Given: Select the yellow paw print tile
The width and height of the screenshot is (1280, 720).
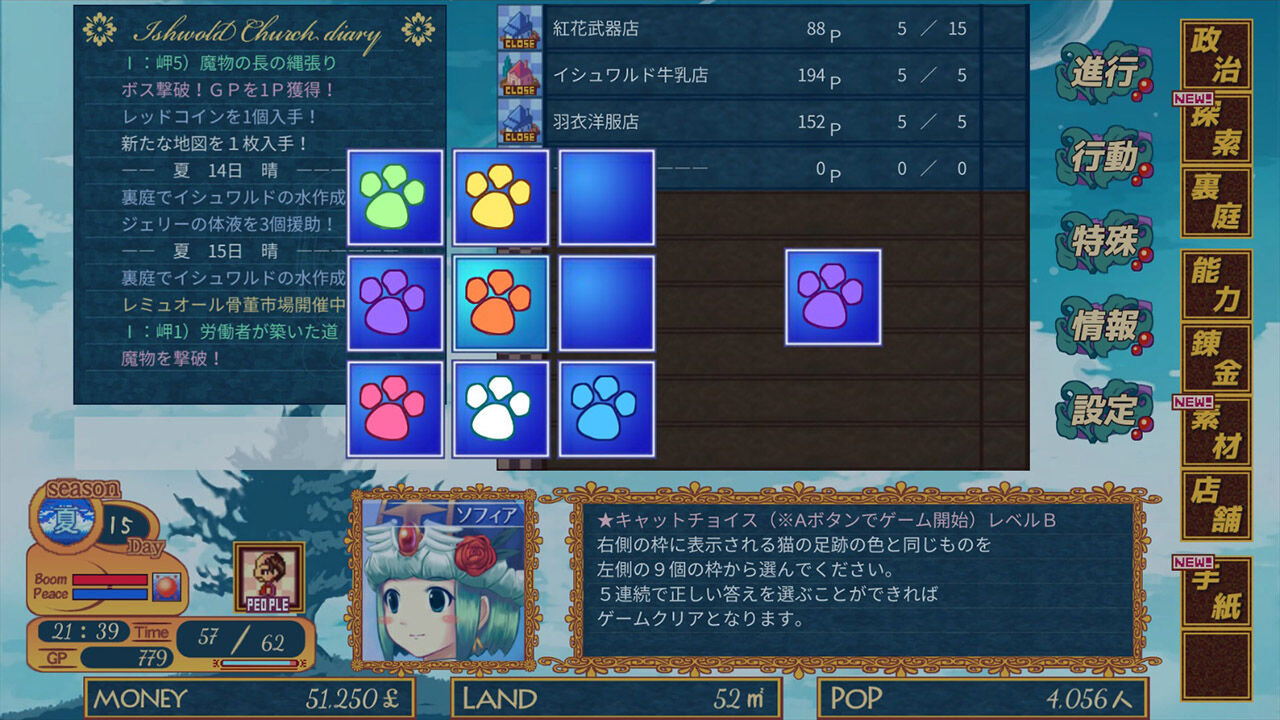Looking at the screenshot, I should pos(500,197).
